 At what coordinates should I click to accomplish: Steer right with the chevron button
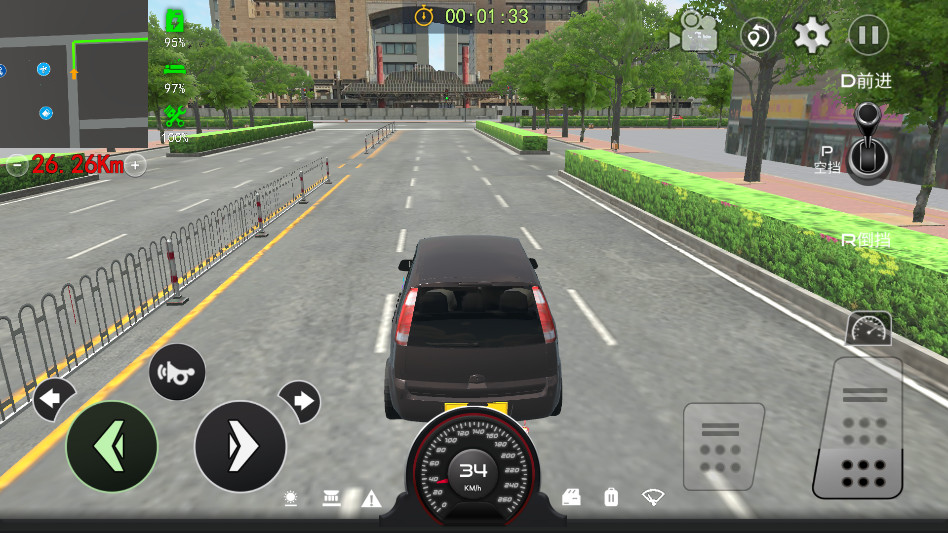(240, 446)
